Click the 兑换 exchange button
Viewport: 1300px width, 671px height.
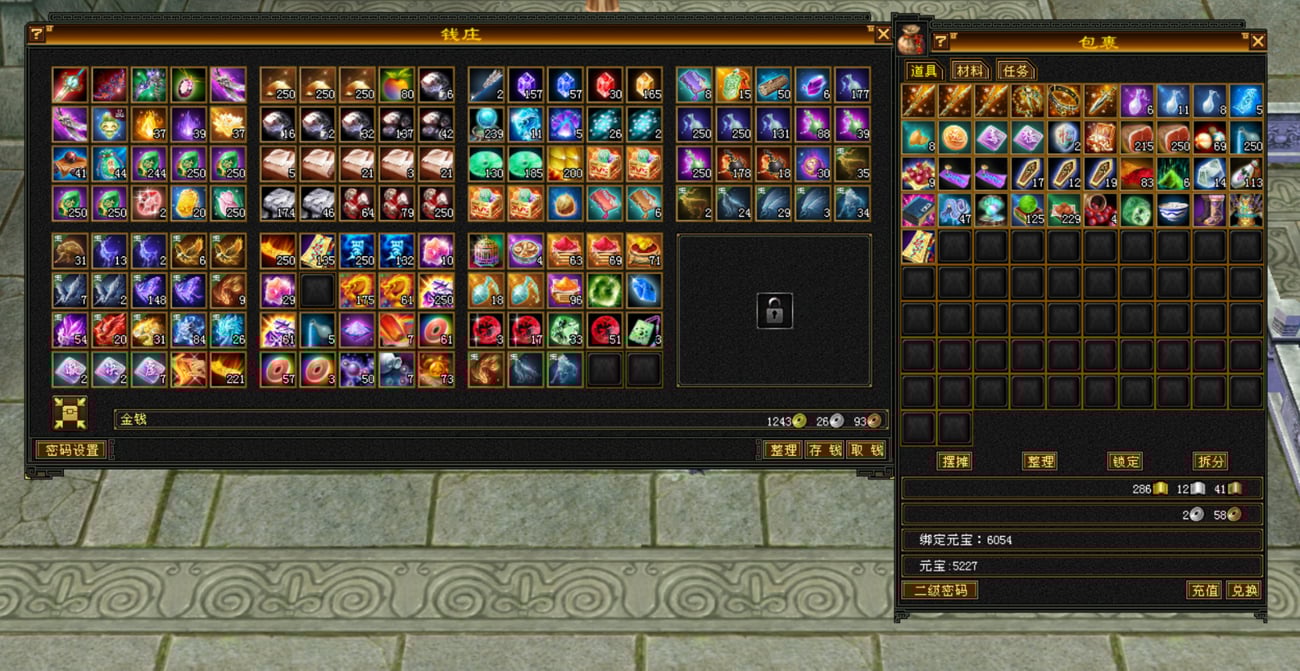click(1244, 590)
